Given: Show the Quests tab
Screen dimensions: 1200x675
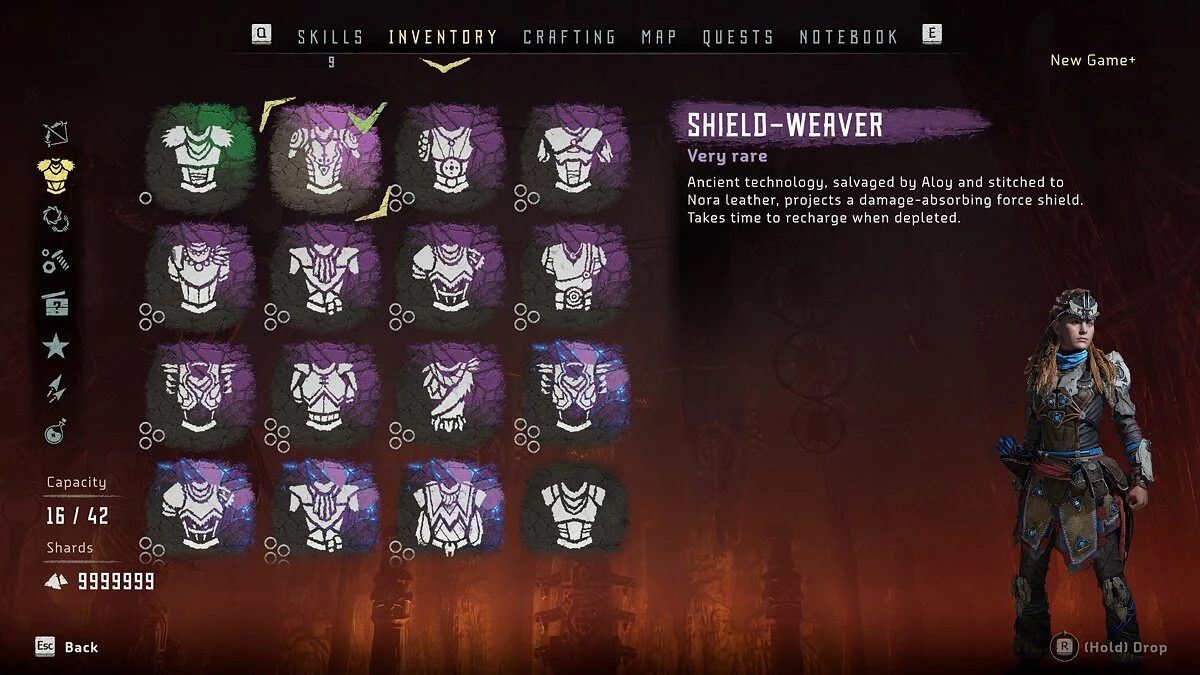Looking at the screenshot, I should coord(738,37).
